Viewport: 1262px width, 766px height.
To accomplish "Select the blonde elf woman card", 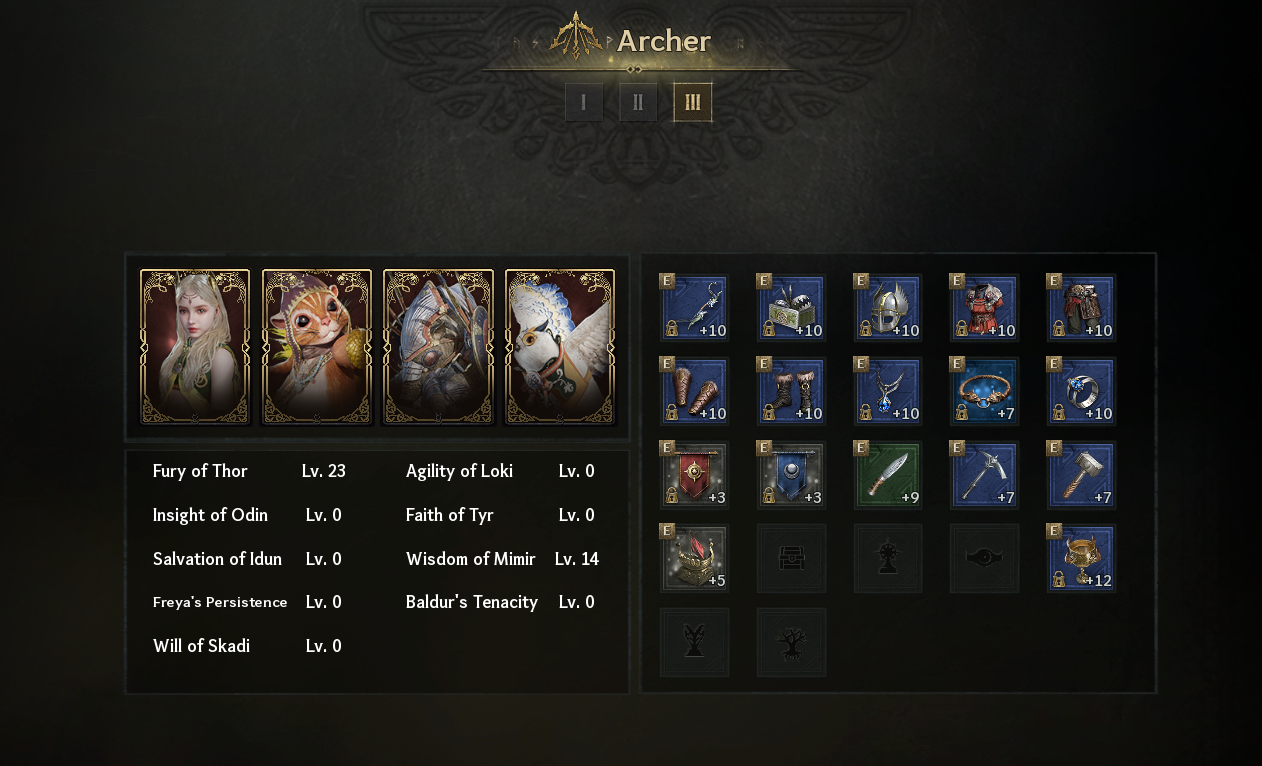I will [x=195, y=347].
